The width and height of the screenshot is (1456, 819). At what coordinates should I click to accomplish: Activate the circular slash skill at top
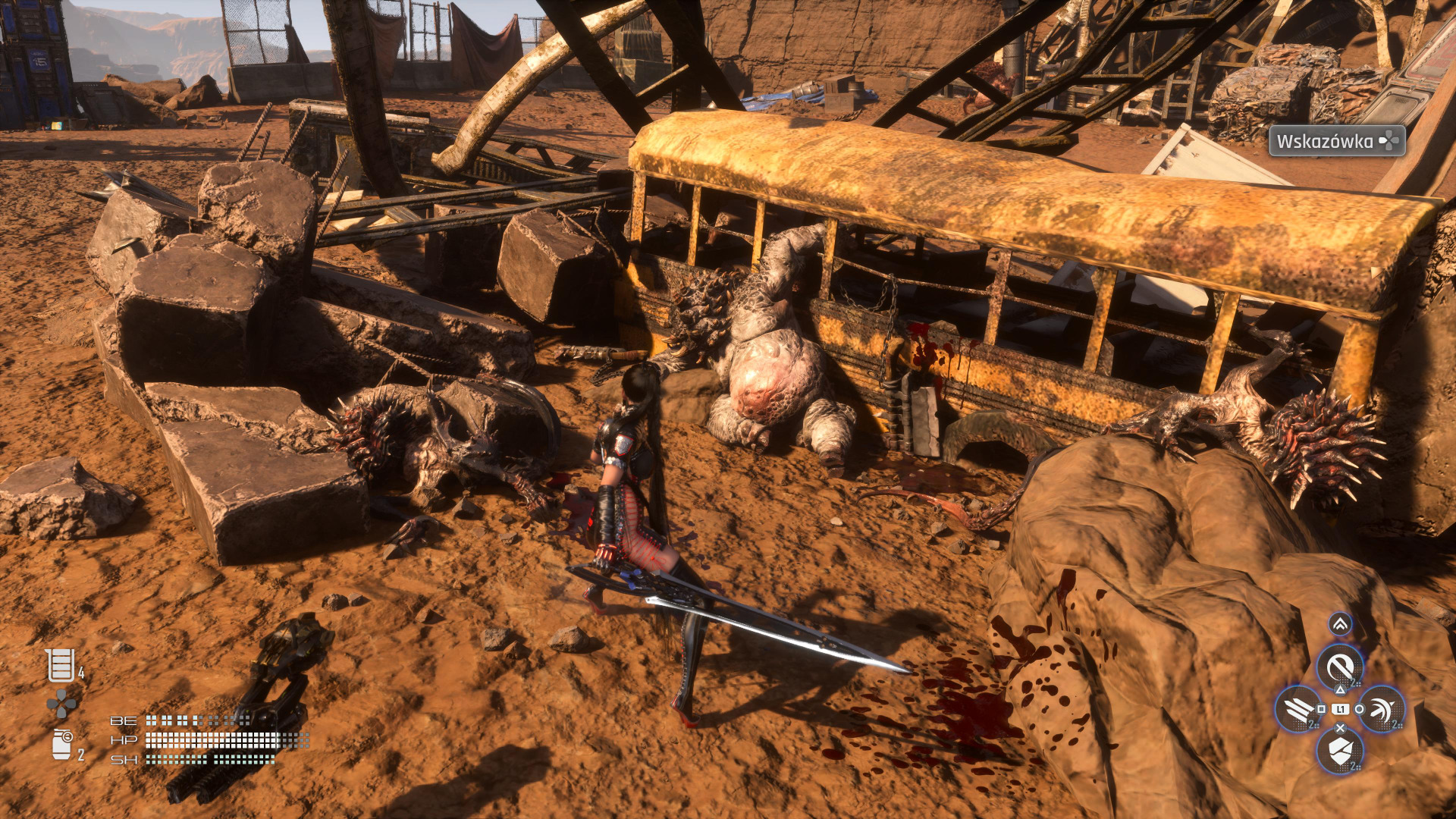click(x=1340, y=667)
